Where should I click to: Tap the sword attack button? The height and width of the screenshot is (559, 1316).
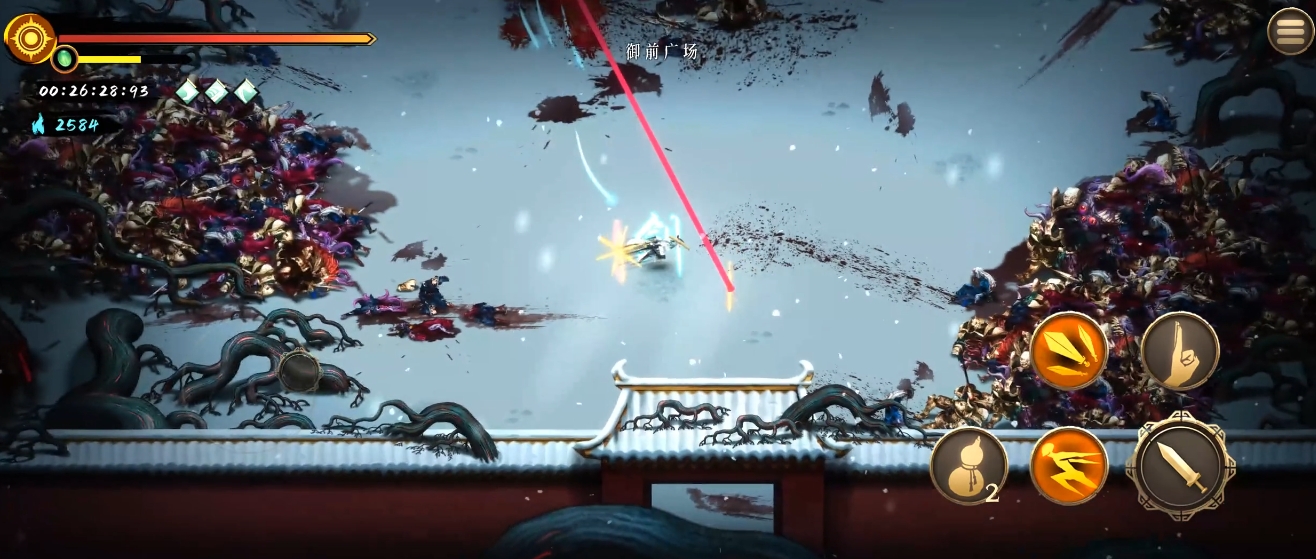[1180, 465]
